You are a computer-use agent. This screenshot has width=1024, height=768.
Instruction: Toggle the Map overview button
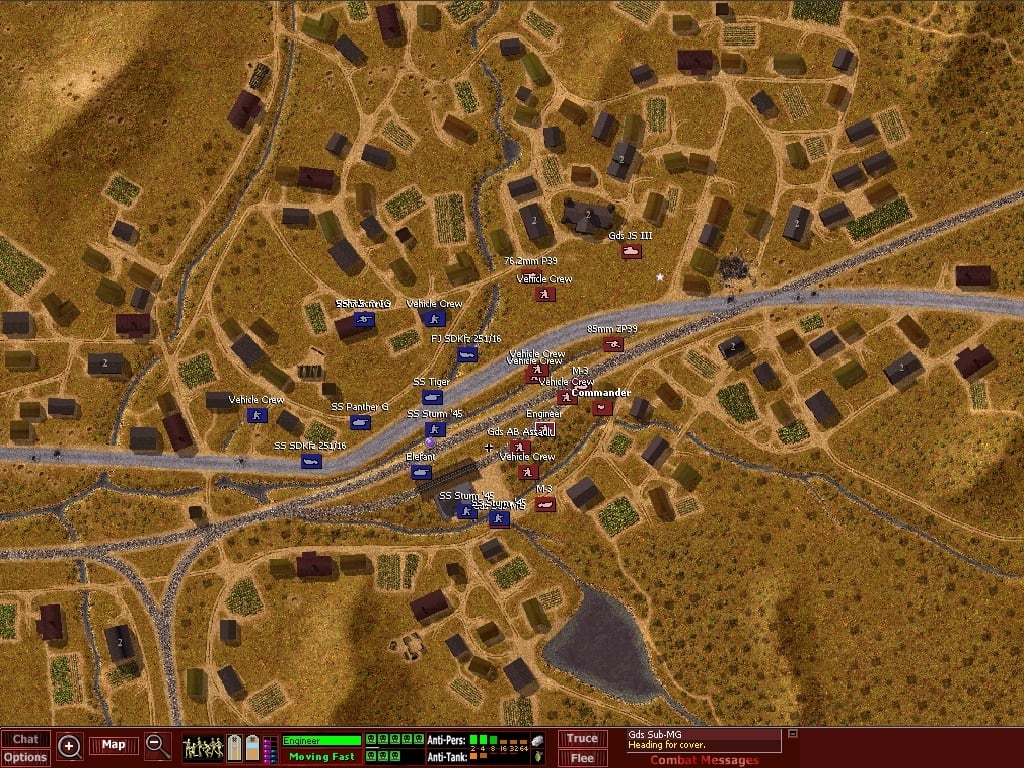[113, 745]
